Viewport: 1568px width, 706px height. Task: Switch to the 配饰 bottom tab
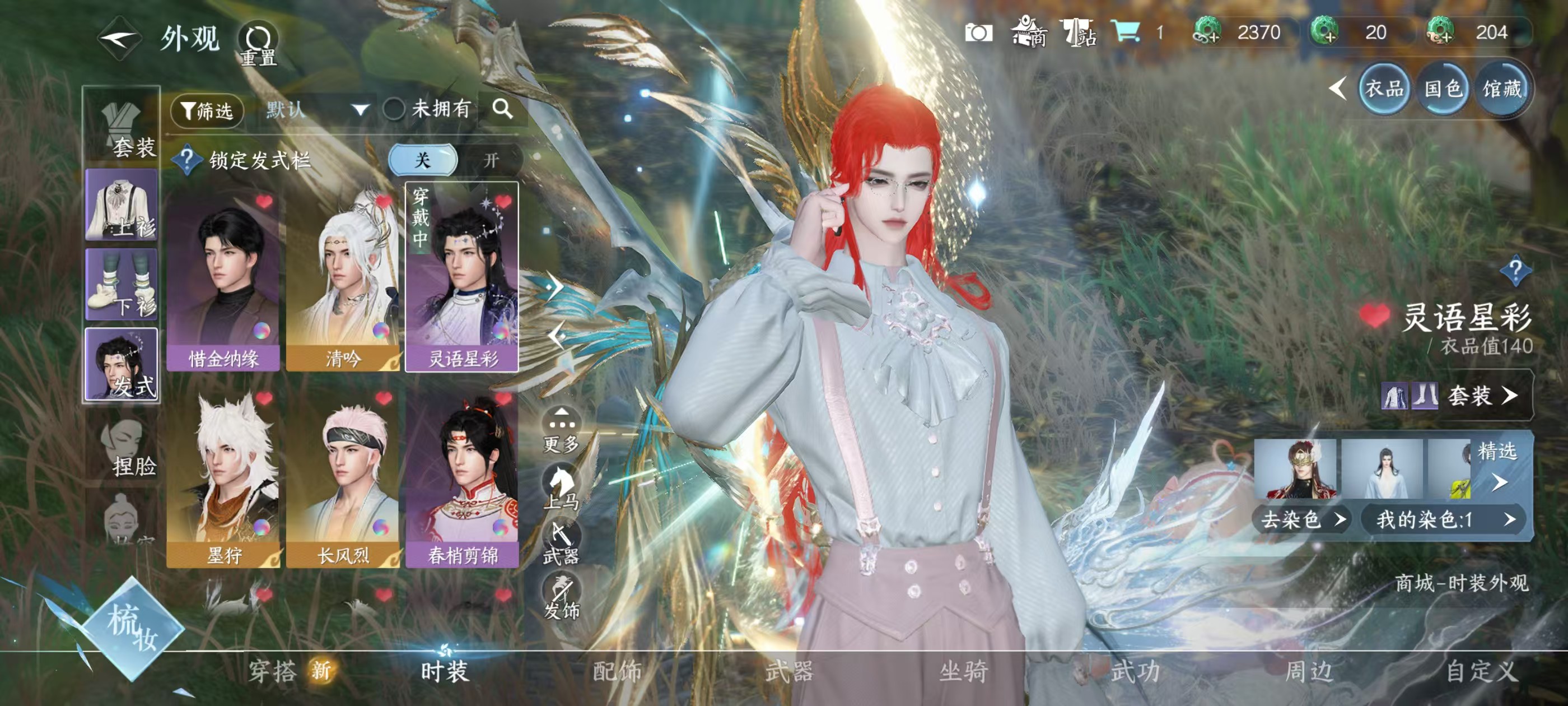[617, 672]
